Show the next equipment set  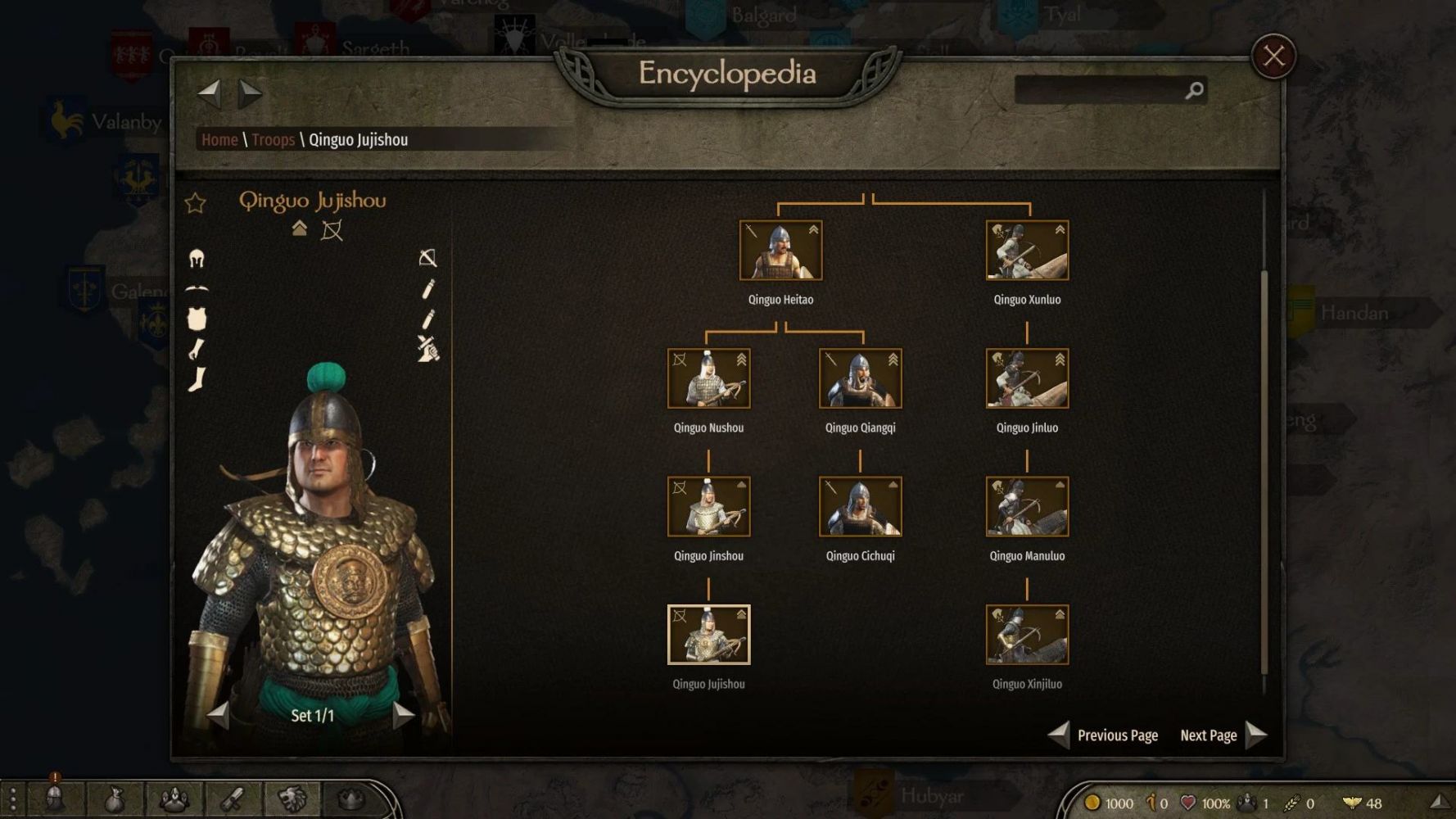(x=403, y=715)
